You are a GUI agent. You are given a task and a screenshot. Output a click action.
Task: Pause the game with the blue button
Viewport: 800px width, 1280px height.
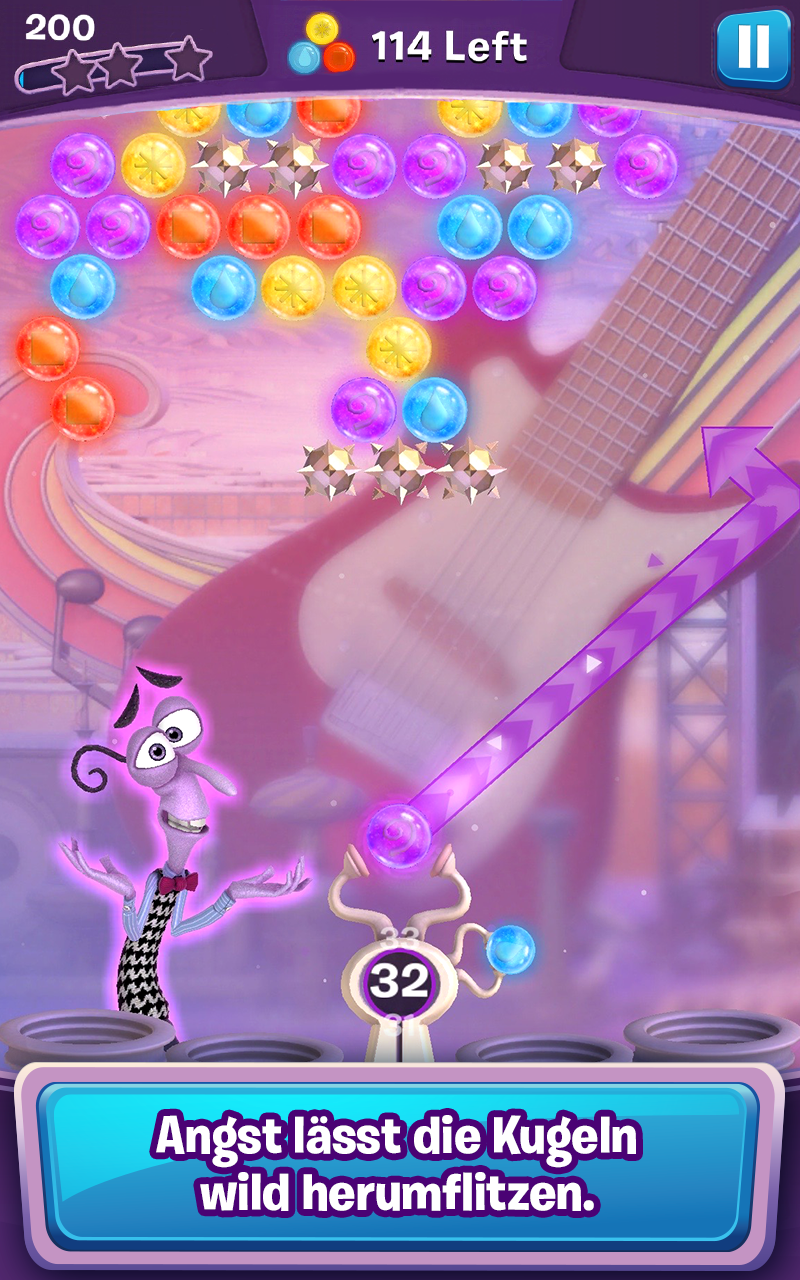[x=753, y=48]
